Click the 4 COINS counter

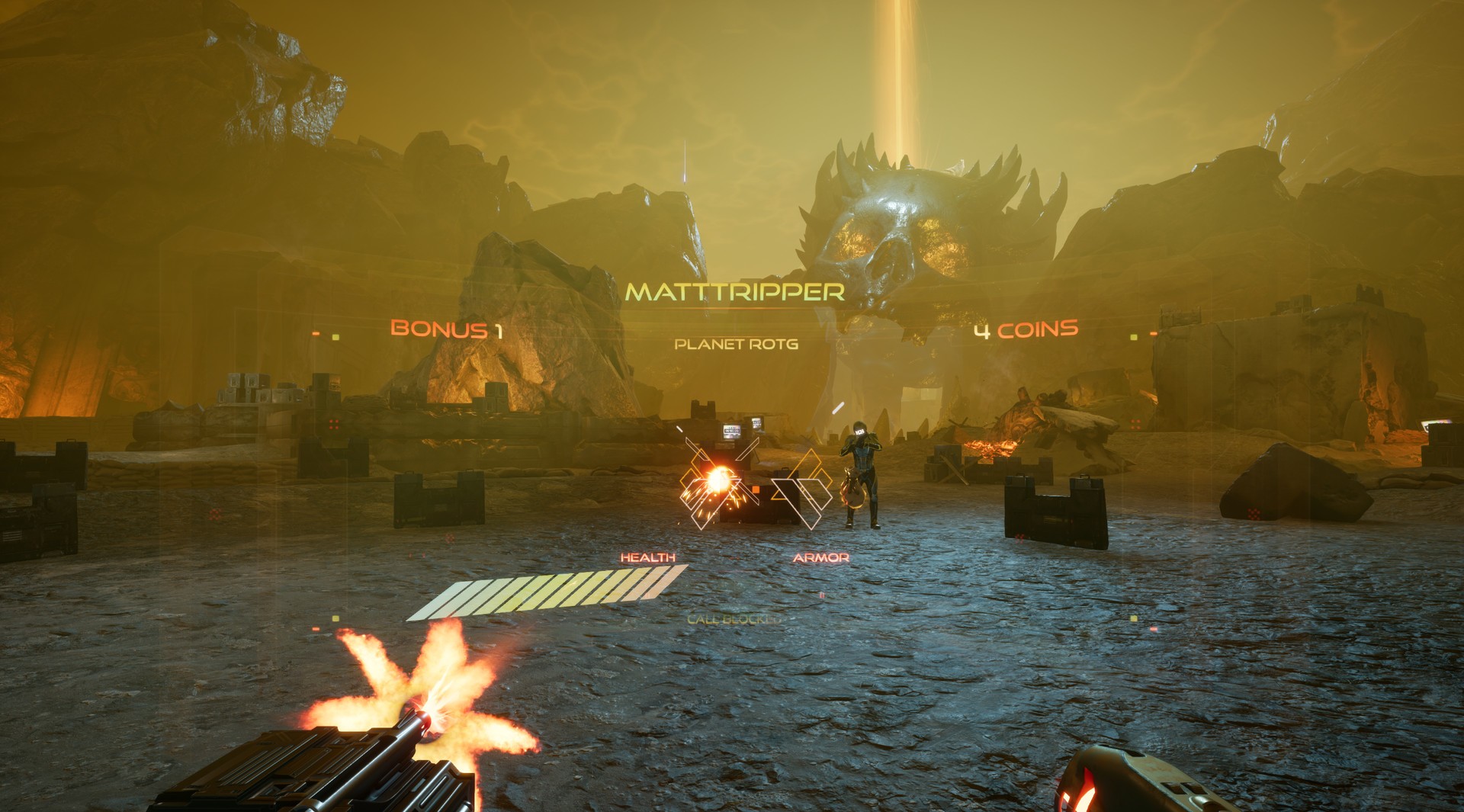pyautogui.click(x=1024, y=331)
